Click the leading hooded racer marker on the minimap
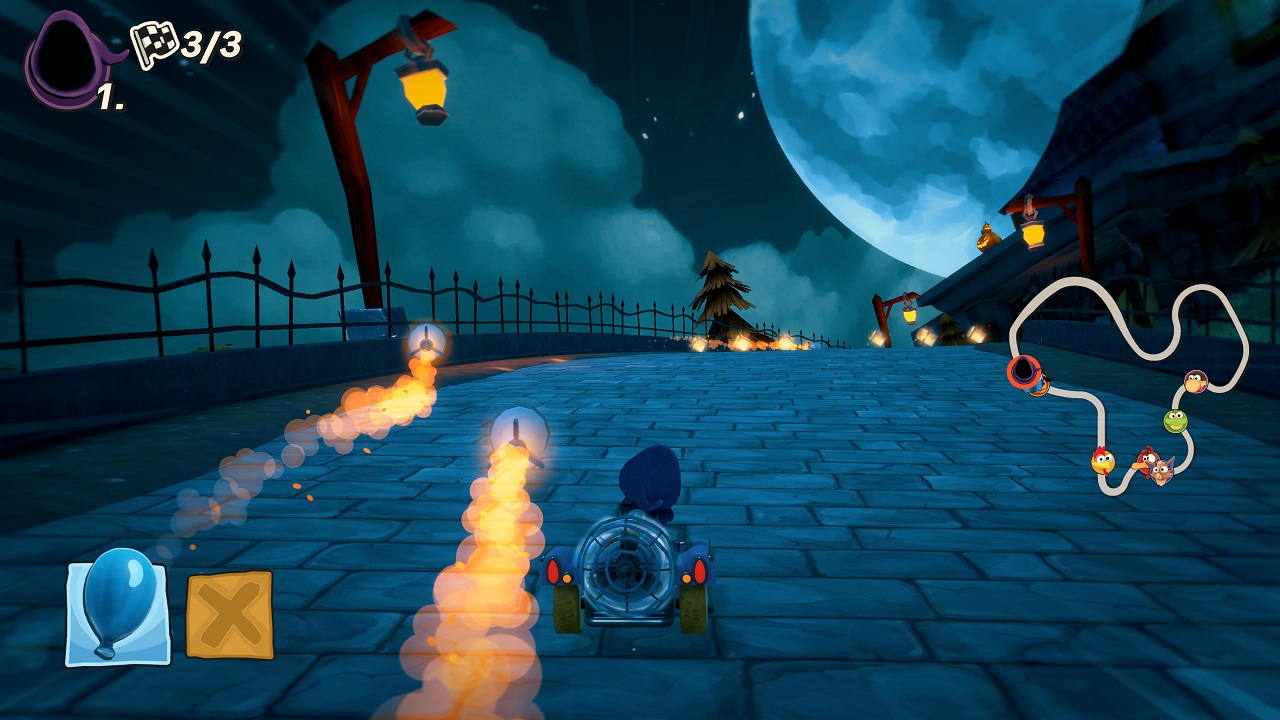1280x720 pixels. 1023,370
